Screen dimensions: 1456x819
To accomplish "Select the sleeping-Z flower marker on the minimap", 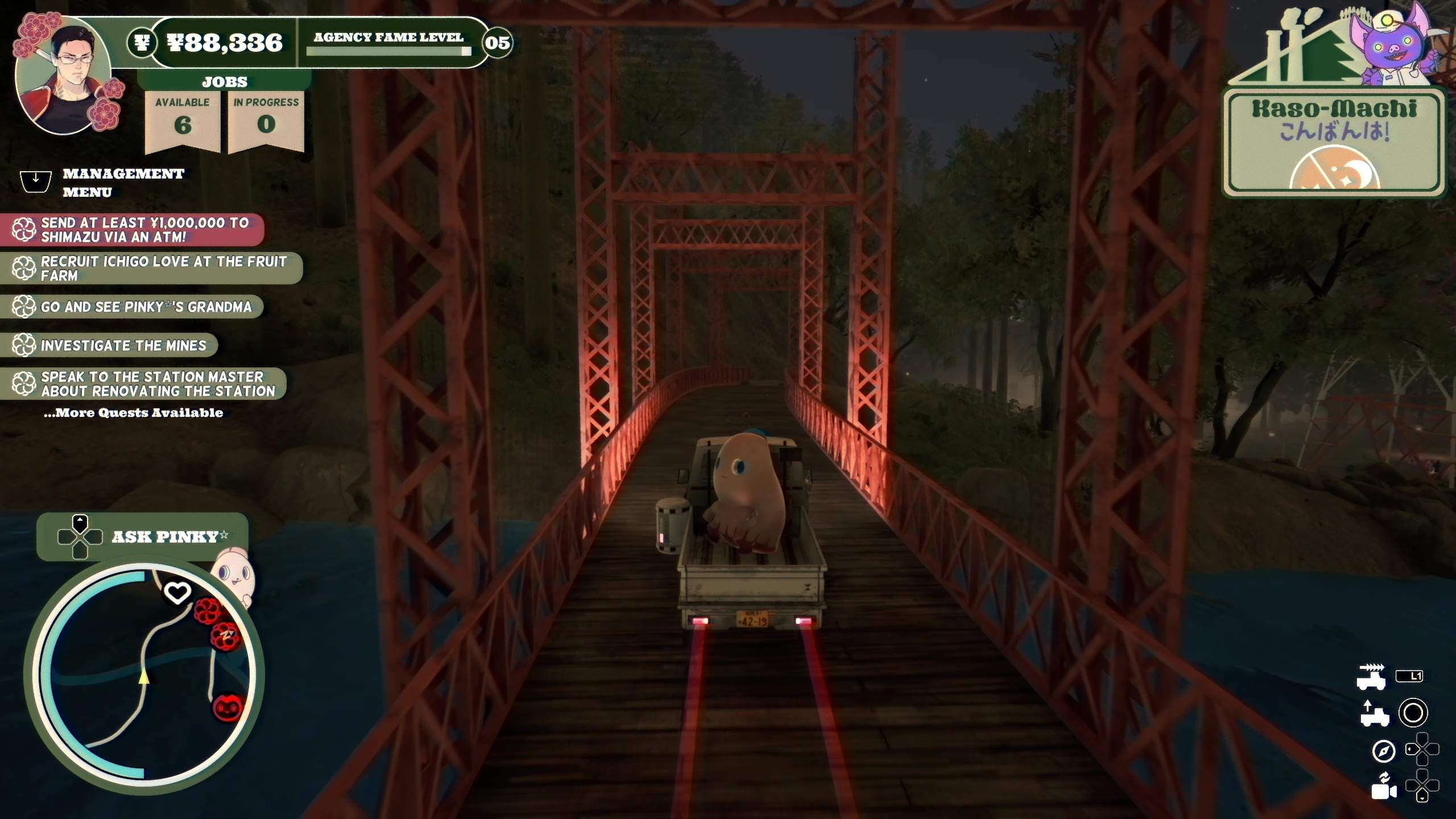I will click(x=224, y=637).
